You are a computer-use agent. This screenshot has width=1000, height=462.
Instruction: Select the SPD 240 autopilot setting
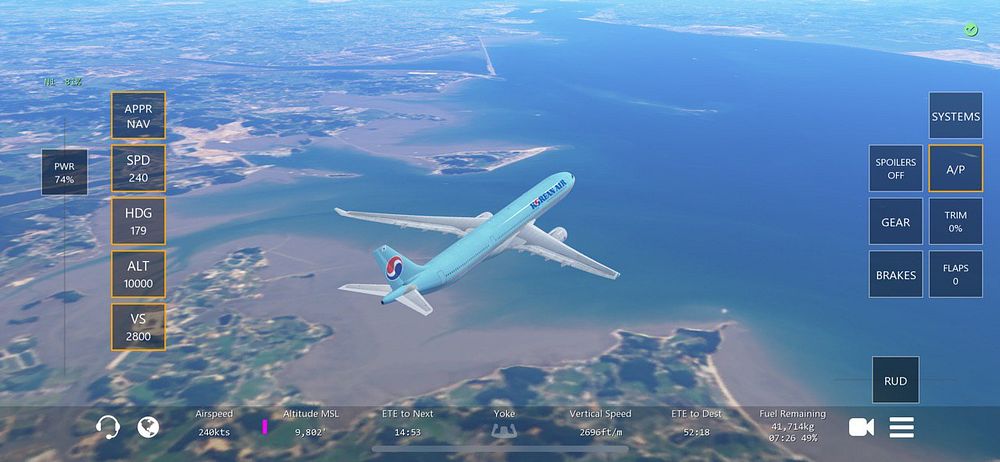138,169
